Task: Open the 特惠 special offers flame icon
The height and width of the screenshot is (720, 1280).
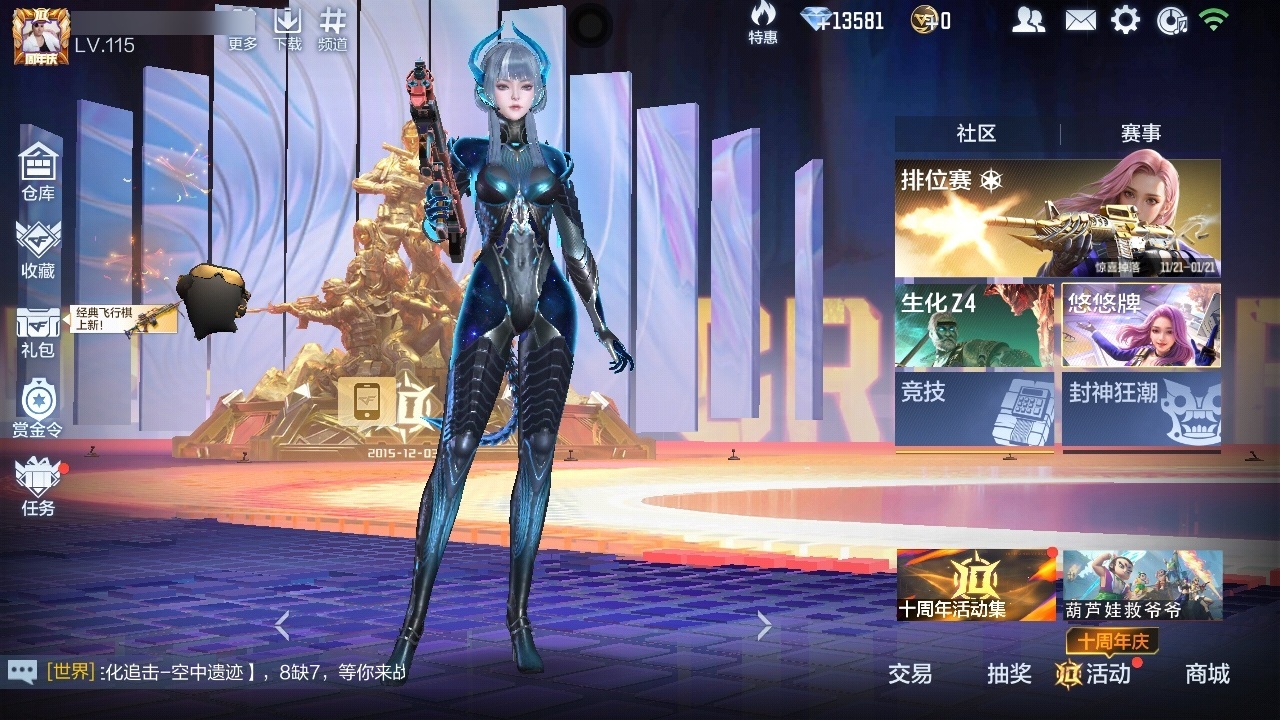Action: click(x=763, y=22)
